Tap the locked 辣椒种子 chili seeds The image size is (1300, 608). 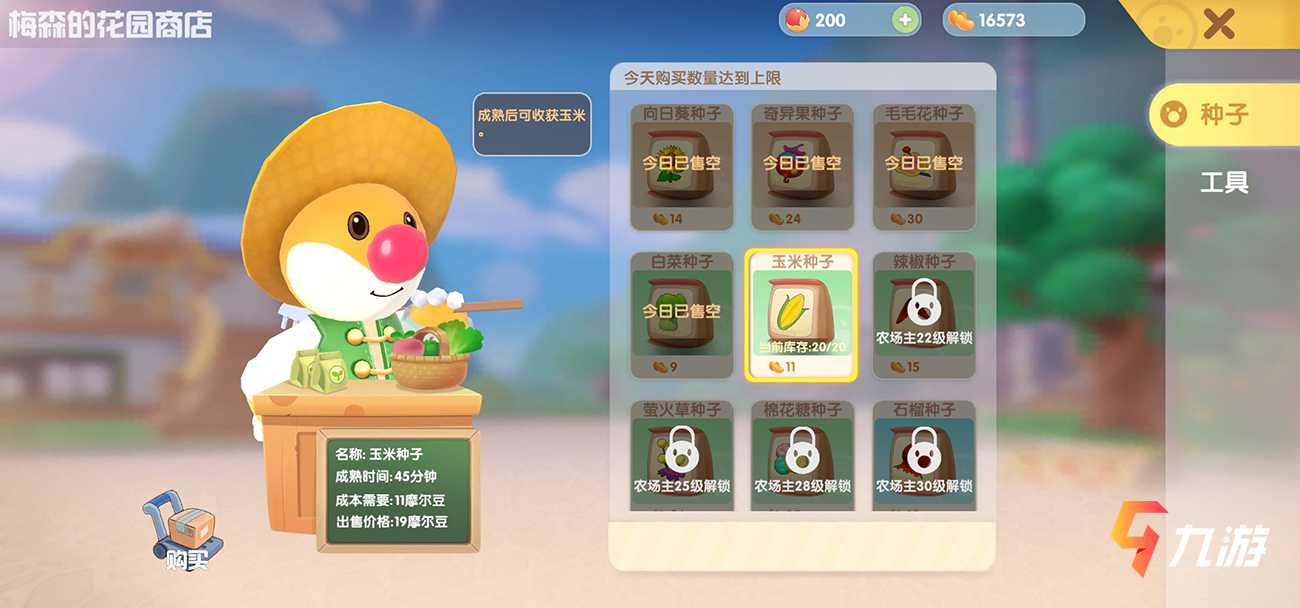(923, 315)
